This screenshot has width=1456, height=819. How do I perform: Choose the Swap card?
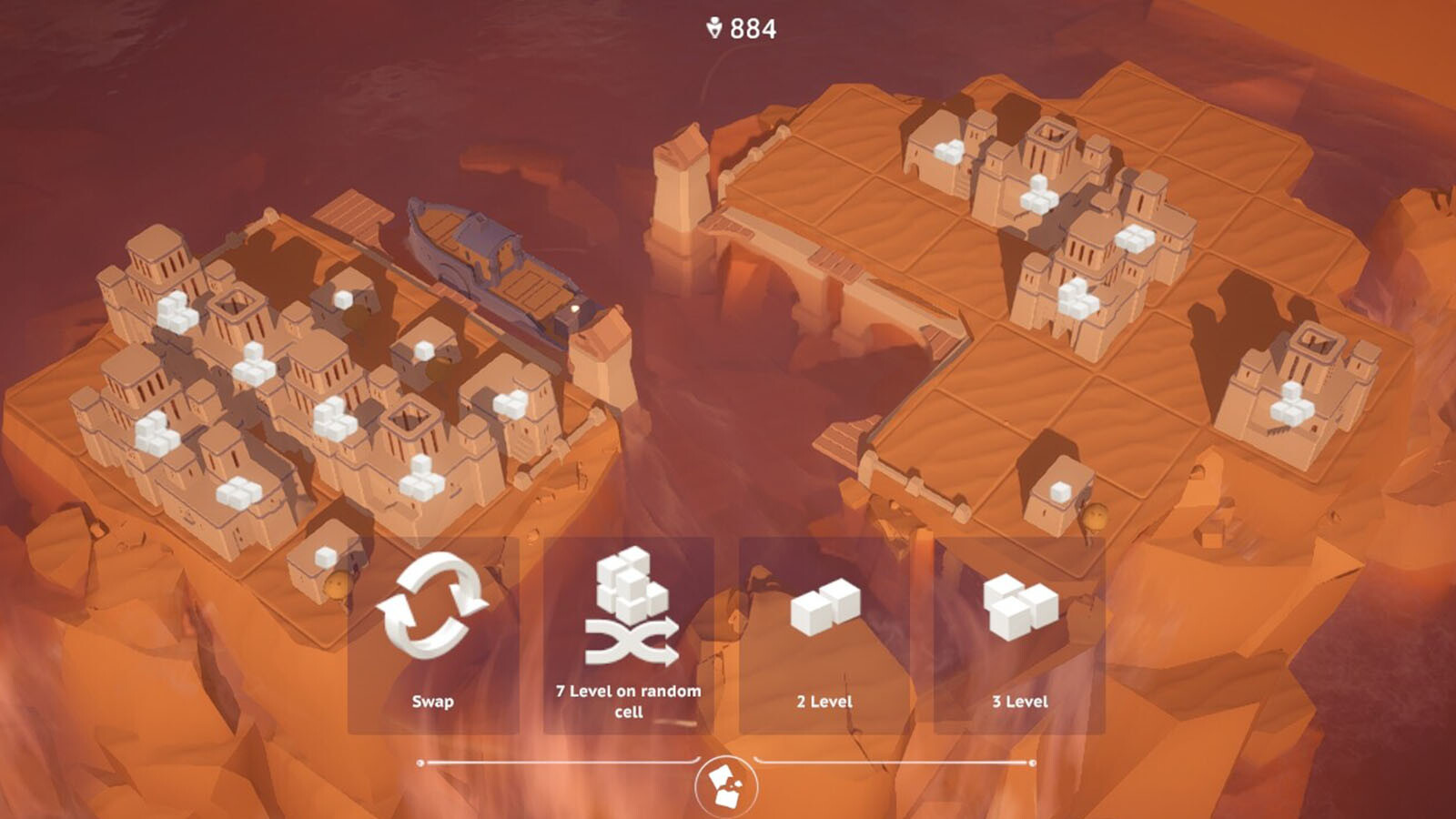(x=433, y=635)
